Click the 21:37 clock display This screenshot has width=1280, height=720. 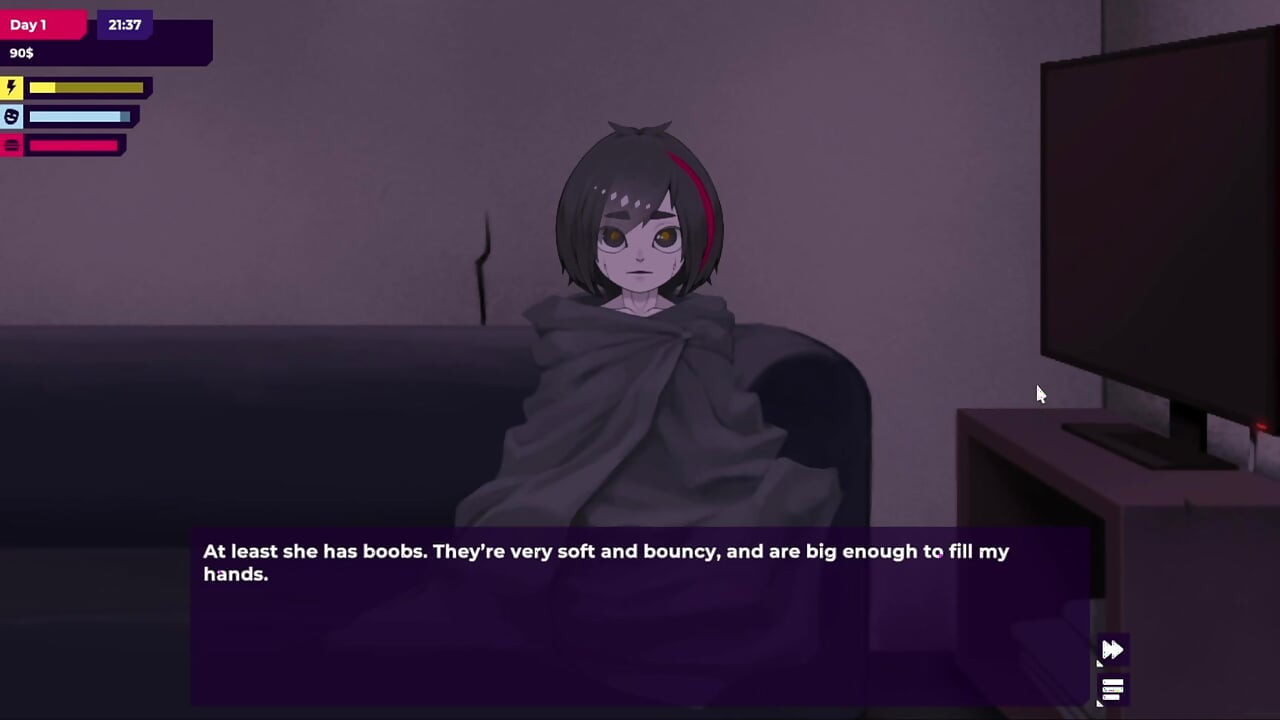coord(124,24)
